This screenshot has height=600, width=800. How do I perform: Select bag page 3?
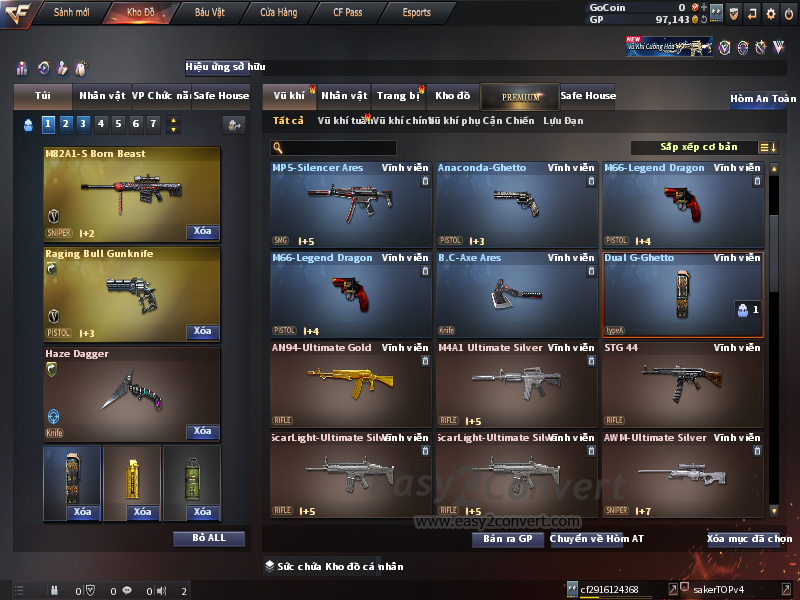pyautogui.click(x=82, y=124)
